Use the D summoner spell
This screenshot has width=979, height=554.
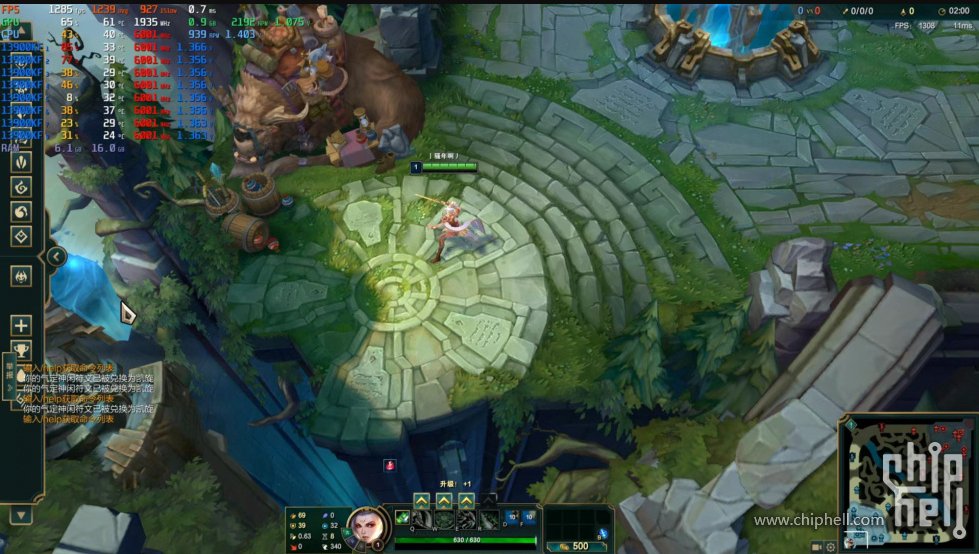pos(514,517)
